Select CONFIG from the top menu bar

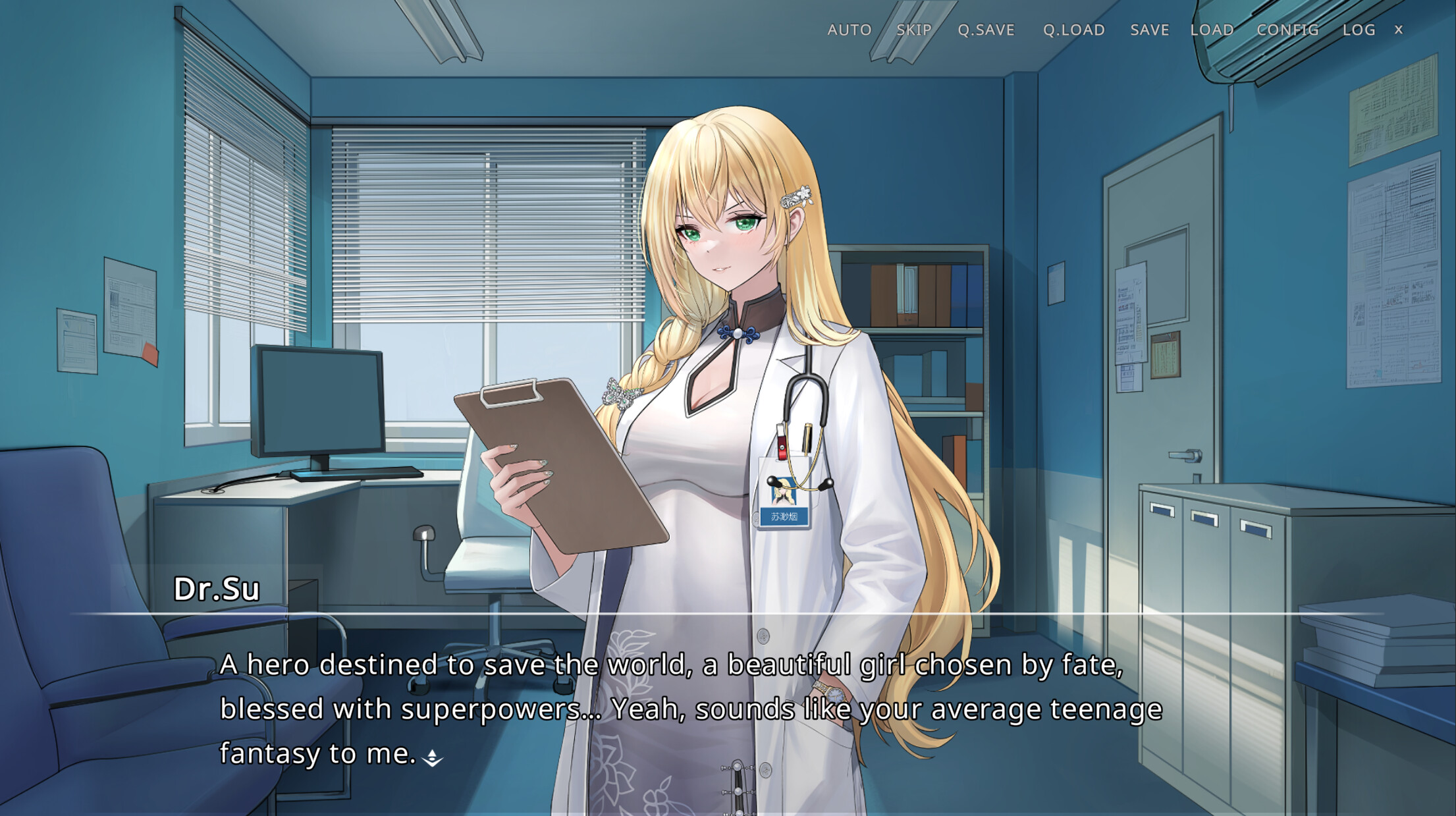(1287, 30)
